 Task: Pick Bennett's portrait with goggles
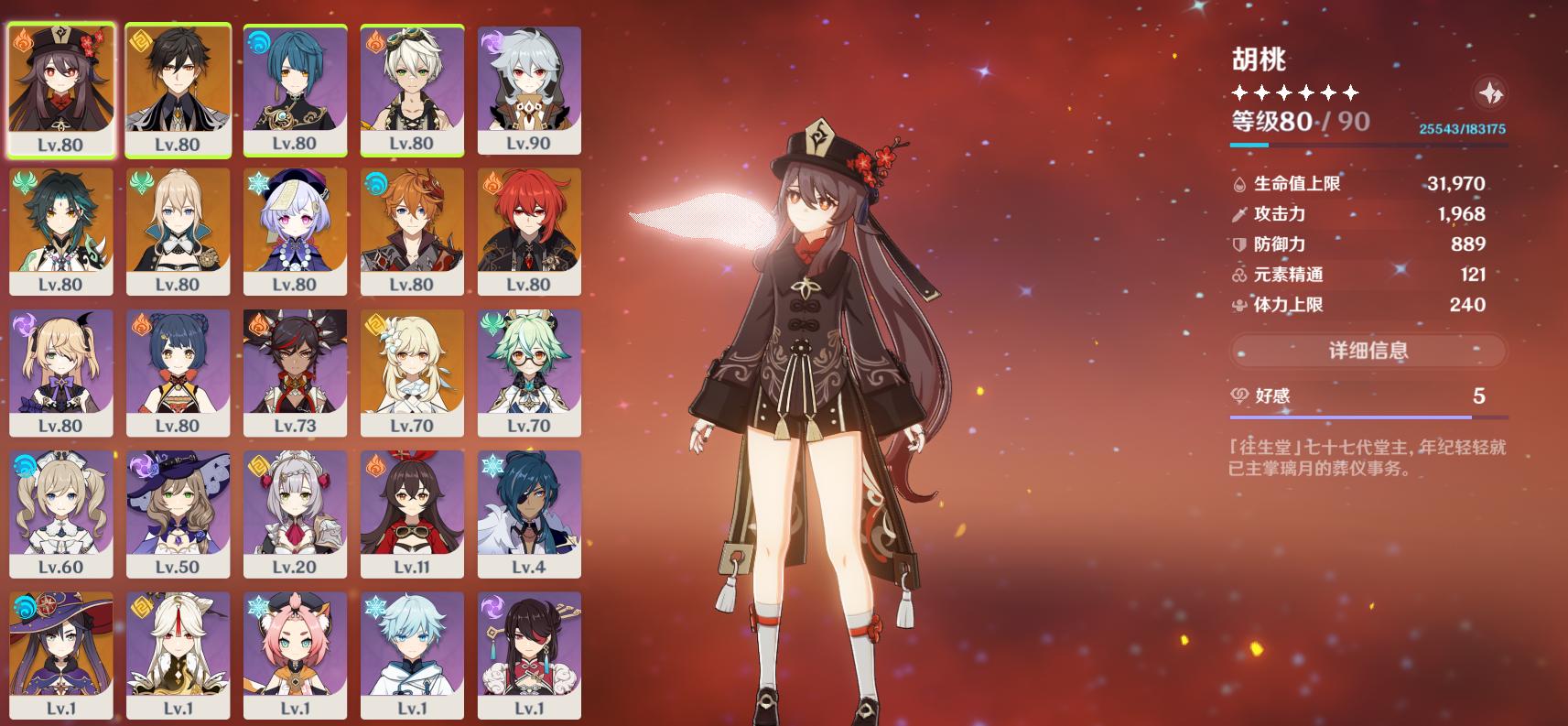[412, 90]
